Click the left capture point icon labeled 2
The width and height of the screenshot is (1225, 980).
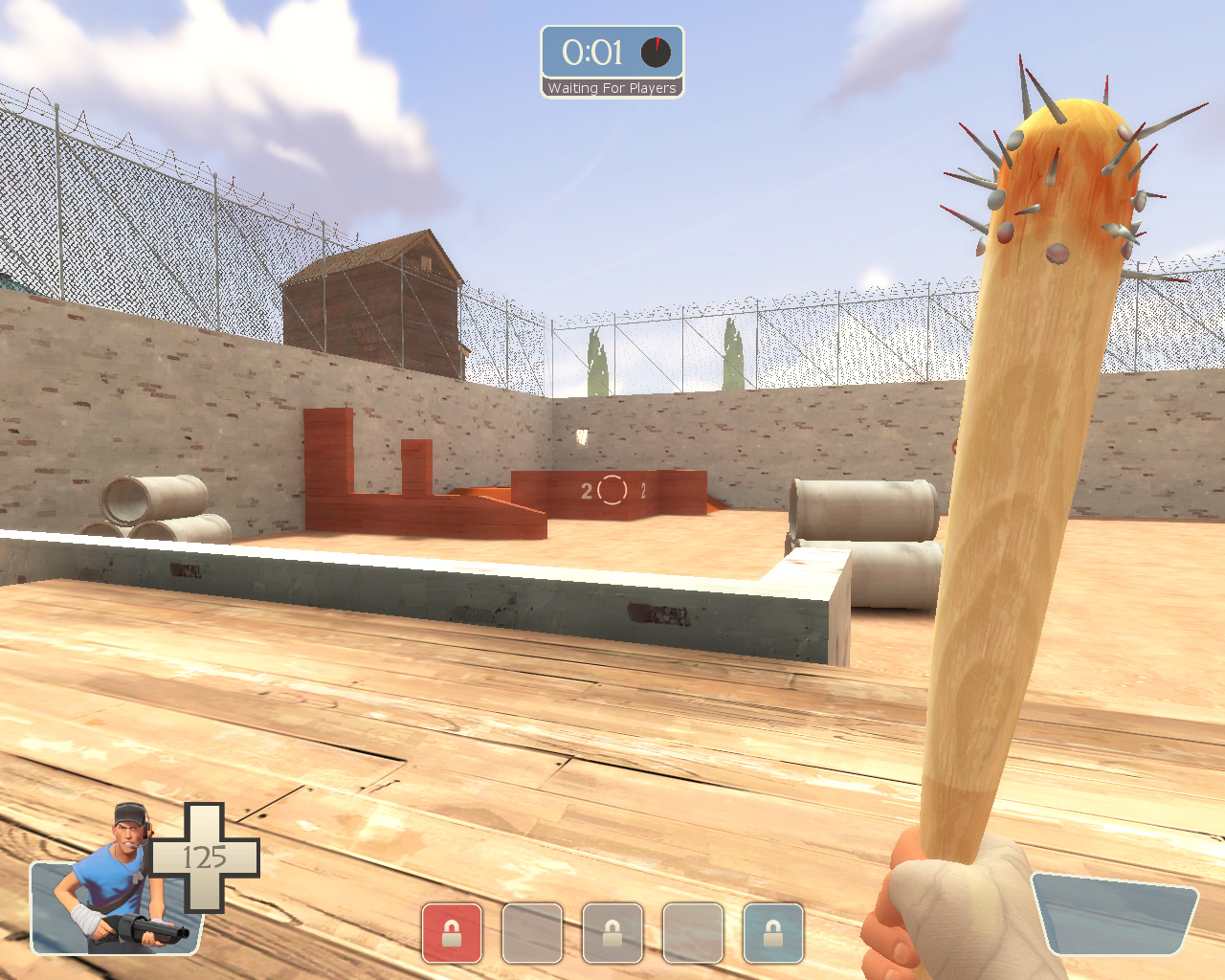coord(586,491)
